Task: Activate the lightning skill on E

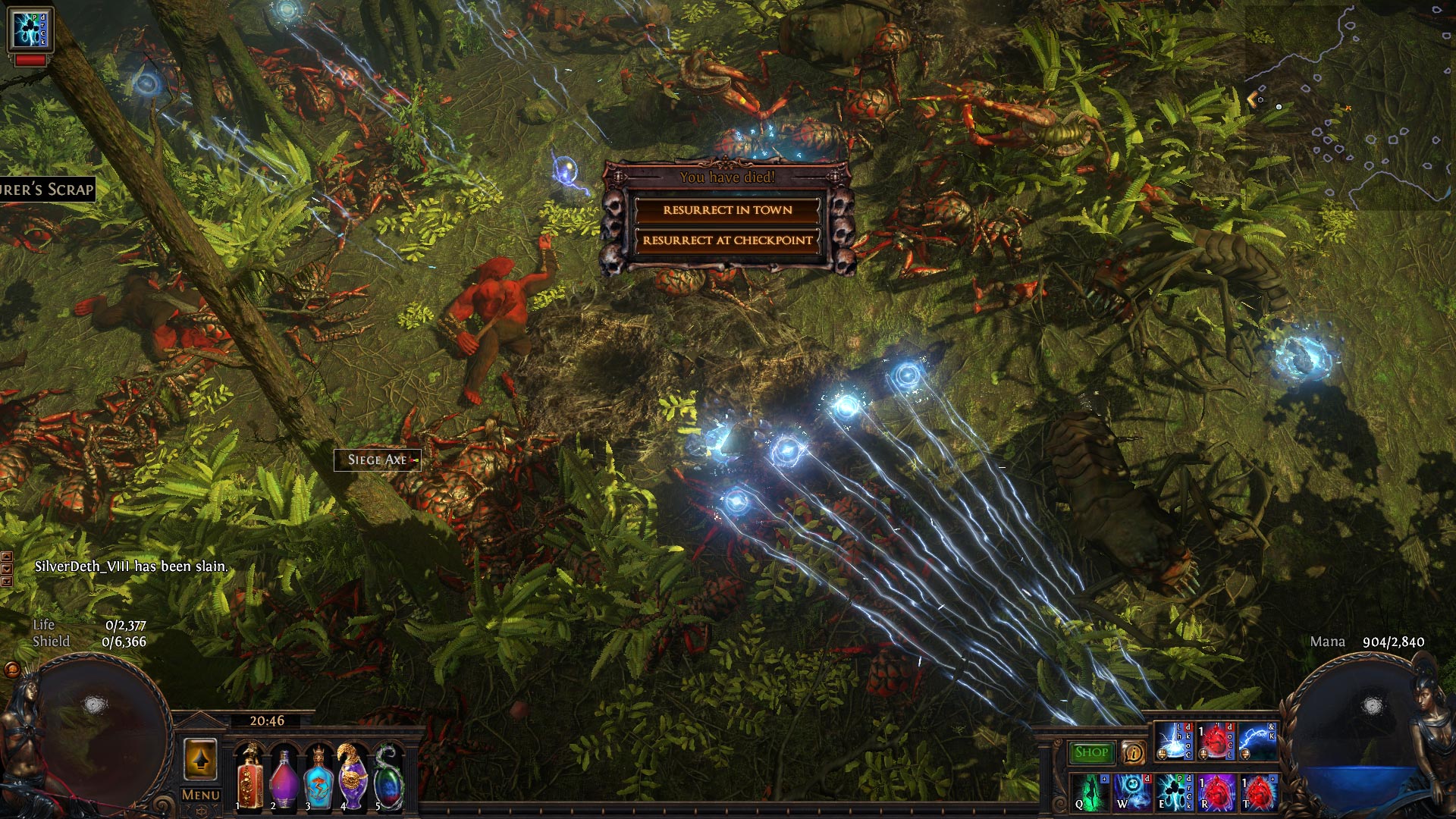Action: [1174, 792]
